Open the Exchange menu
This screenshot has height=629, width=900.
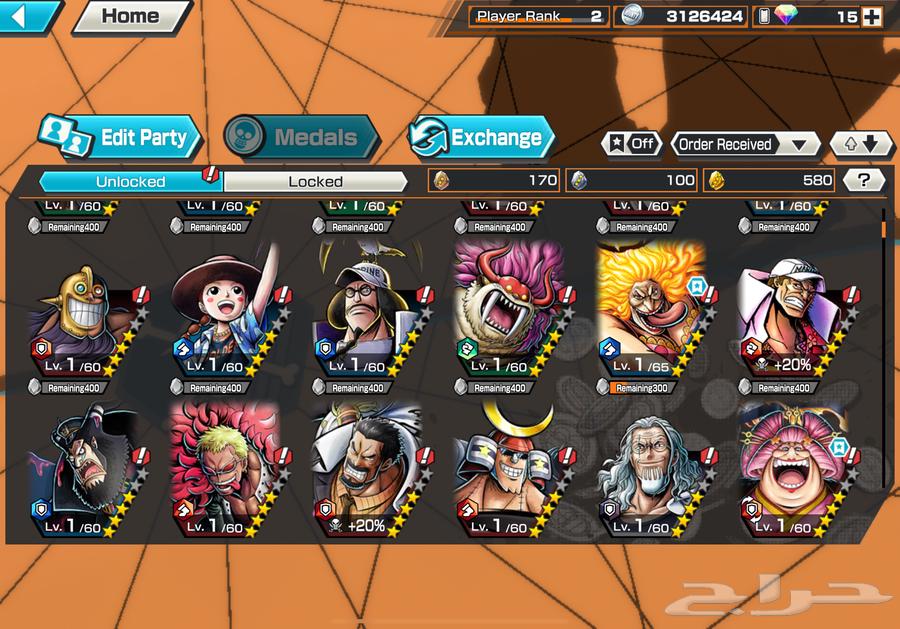[481, 138]
